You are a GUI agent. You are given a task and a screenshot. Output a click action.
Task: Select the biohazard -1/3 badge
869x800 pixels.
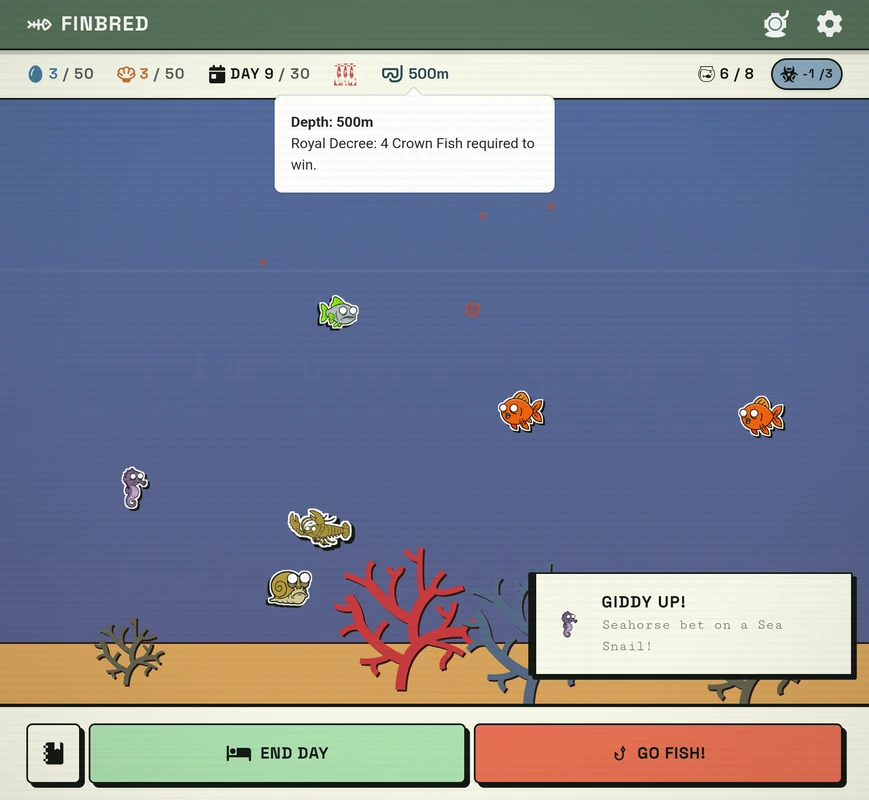tap(806, 74)
